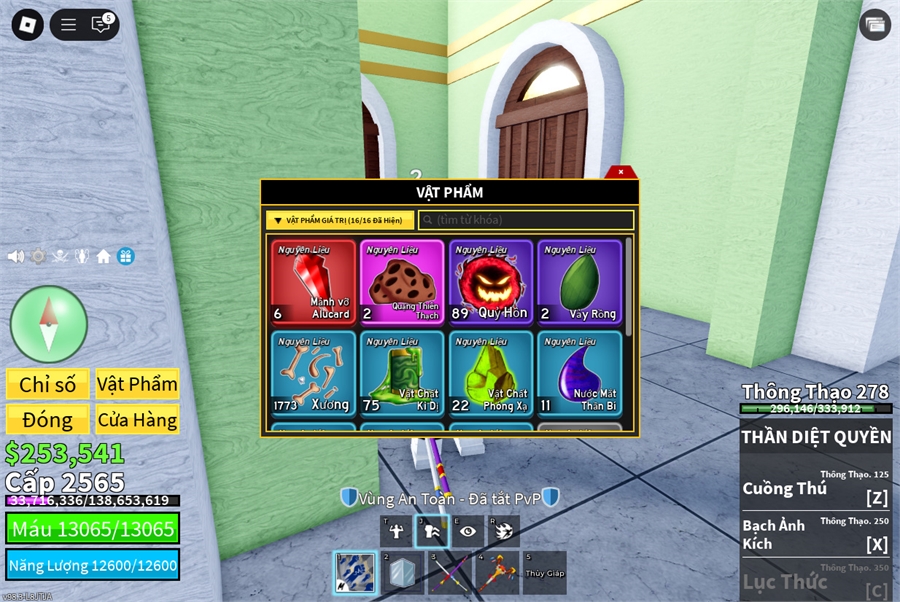This screenshot has height=602, width=900.
Task: Toggle sound with the speaker icon
Action: [16, 256]
